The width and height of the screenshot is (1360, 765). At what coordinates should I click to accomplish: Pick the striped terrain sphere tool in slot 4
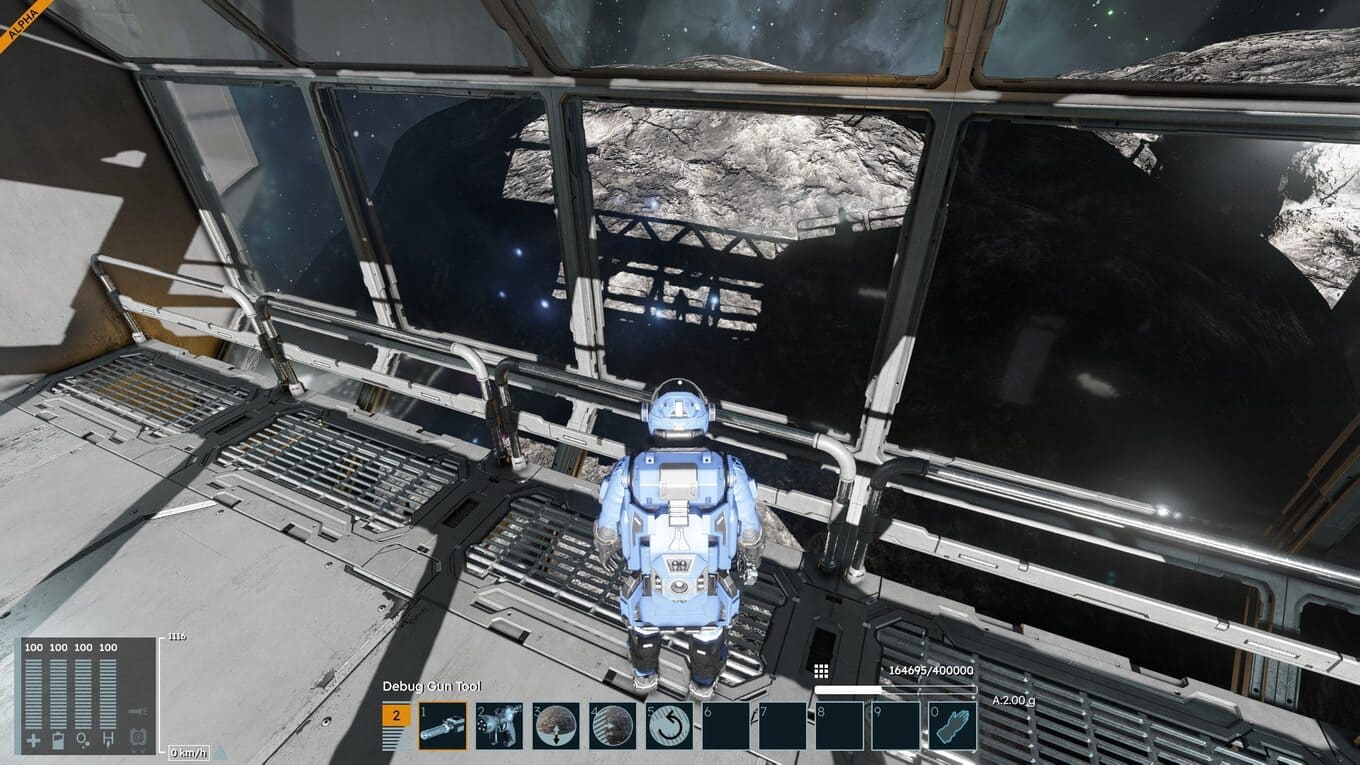click(612, 726)
